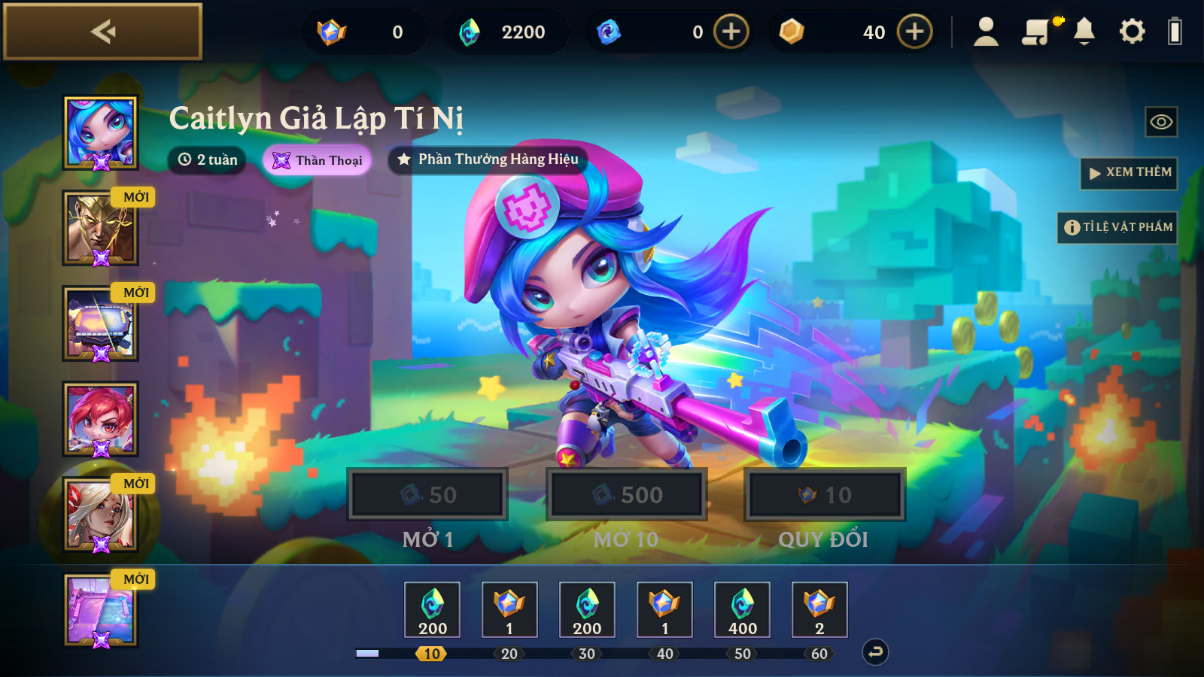This screenshot has width=1204, height=677.
Task: Open the player profile icon
Action: [986, 32]
